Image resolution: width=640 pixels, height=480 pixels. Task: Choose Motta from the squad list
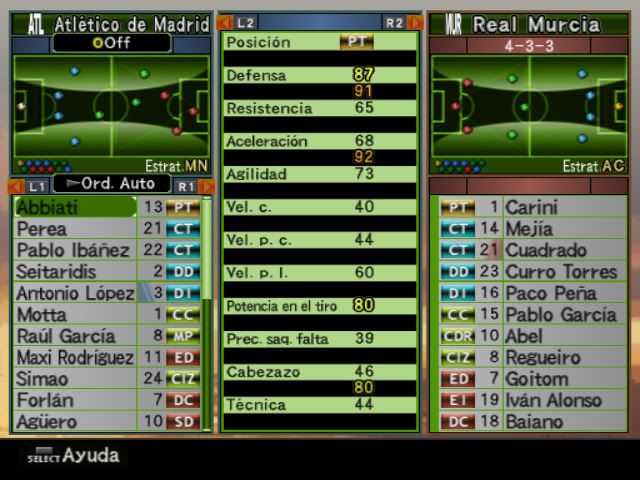pyautogui.click(x=75, y=314)
